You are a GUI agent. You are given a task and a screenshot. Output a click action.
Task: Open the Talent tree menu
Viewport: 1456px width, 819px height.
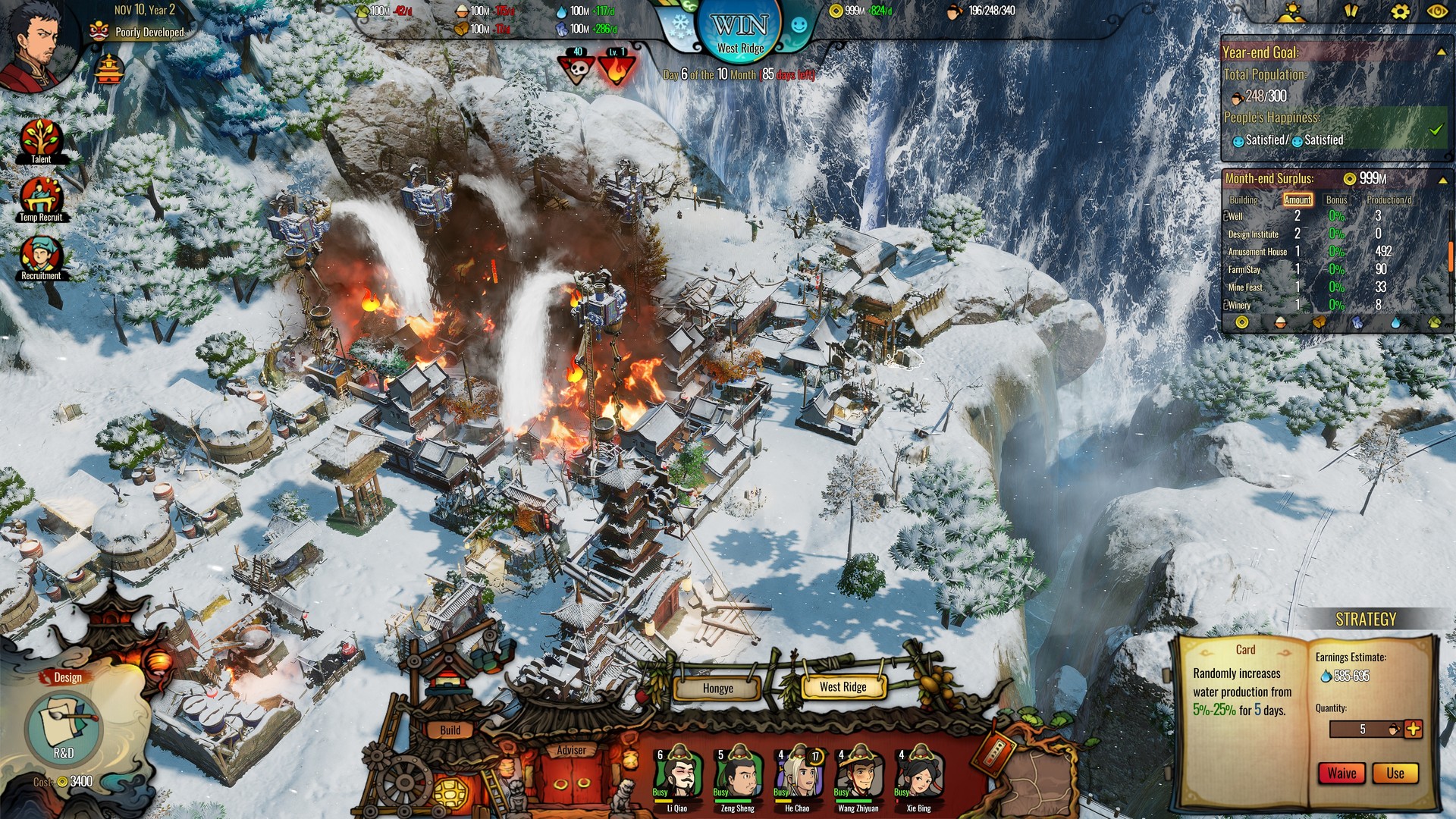pos(41,140)
